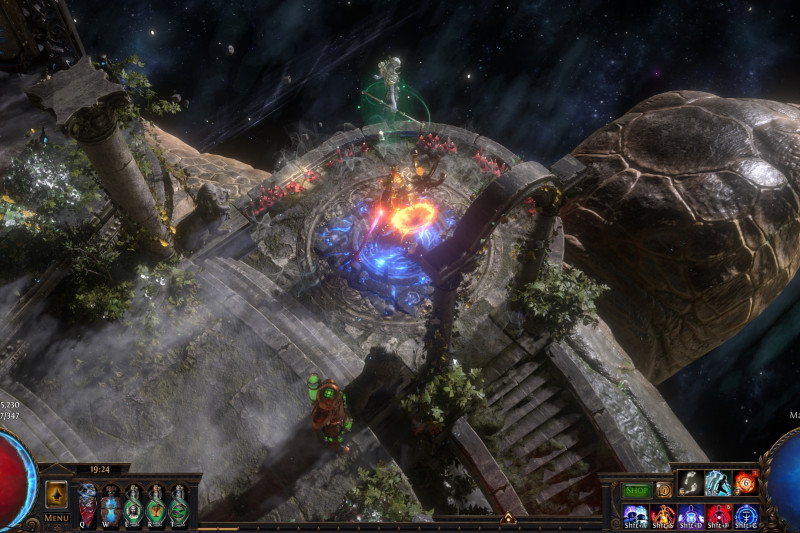This screenshot has width=800, height=533.
Task: Activate the fiery orb skill marked 6
Action: [746, 483]
